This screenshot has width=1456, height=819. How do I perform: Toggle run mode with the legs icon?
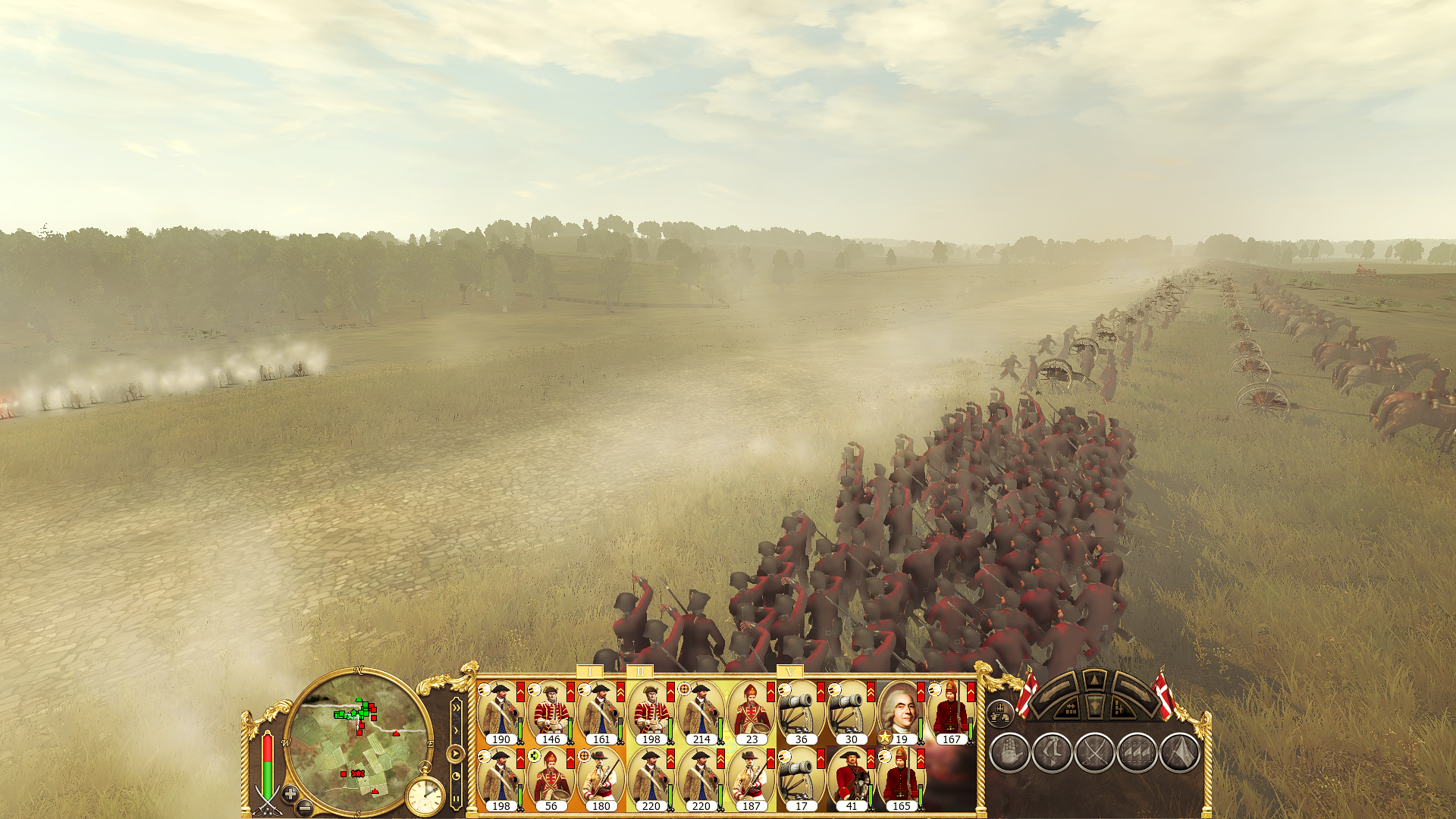1052,753
